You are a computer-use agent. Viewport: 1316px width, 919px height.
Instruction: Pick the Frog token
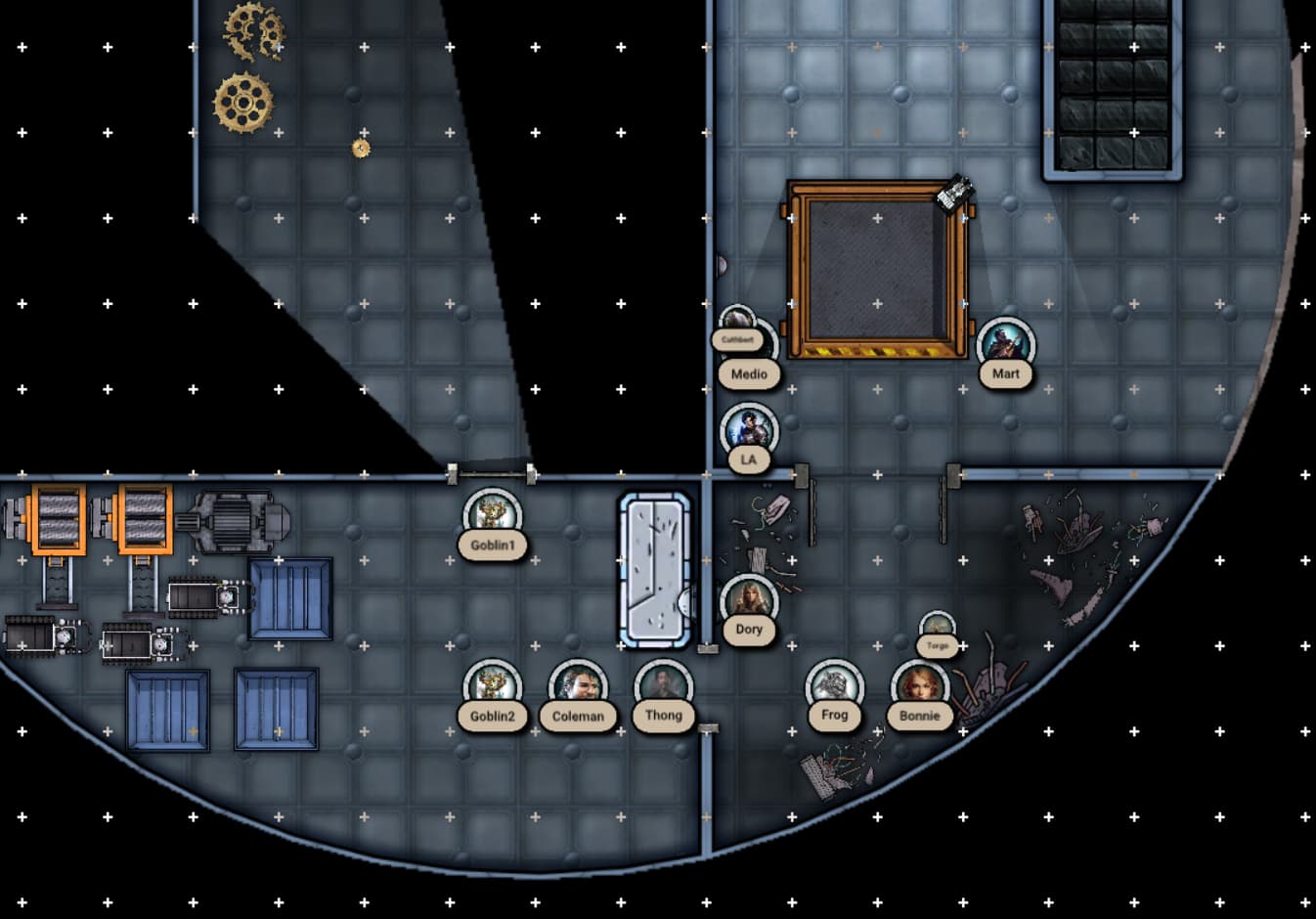click(834, 687)
